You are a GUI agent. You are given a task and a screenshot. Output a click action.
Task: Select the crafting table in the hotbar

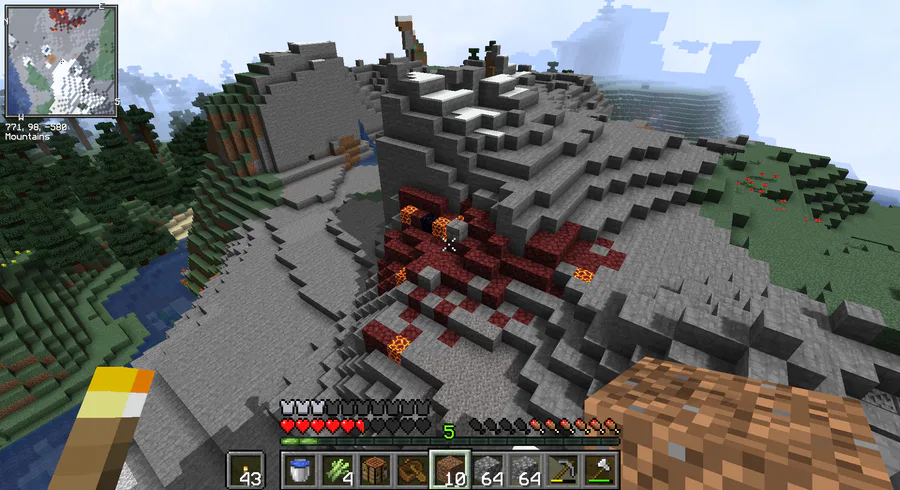(373, 469)
